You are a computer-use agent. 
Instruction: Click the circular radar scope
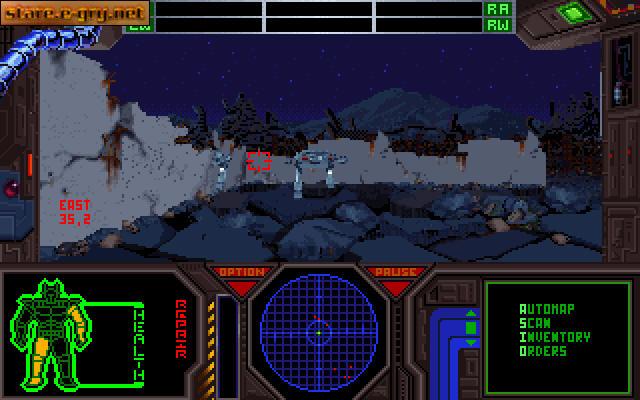point(318,327)
